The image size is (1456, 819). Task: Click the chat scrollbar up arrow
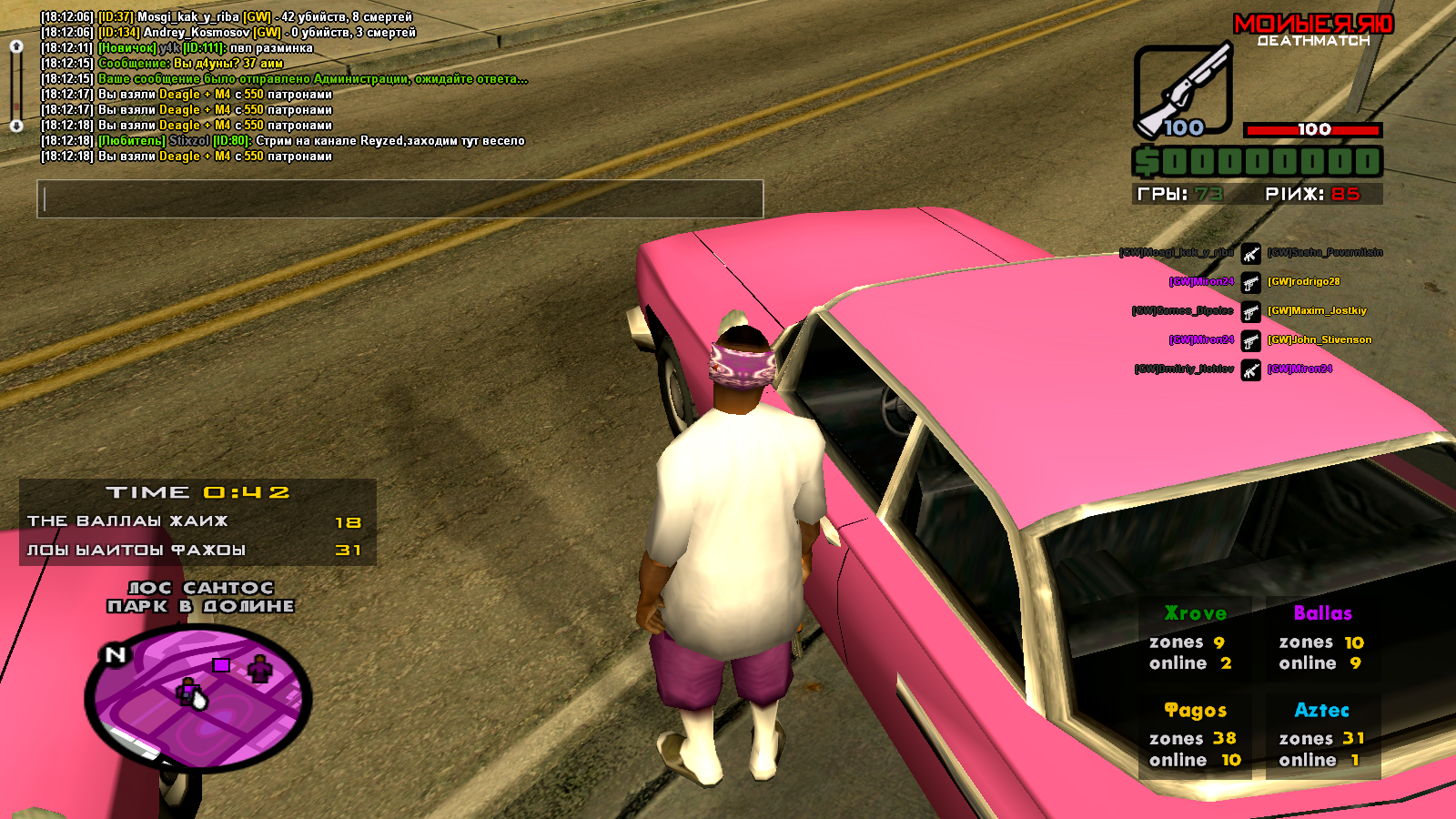pos(16,46)
